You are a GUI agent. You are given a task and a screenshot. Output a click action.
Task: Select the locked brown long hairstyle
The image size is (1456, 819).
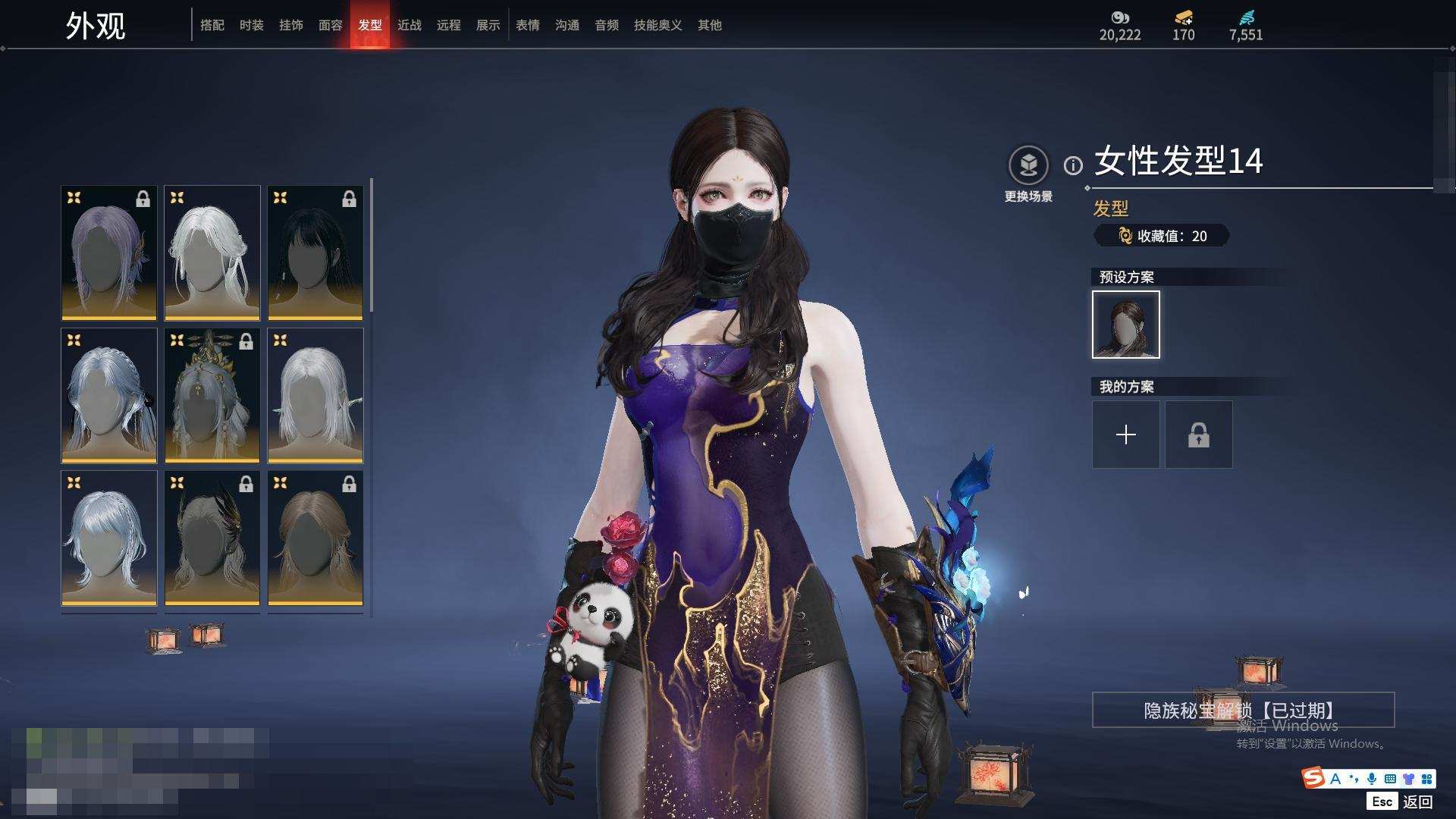tap(315, 538)
